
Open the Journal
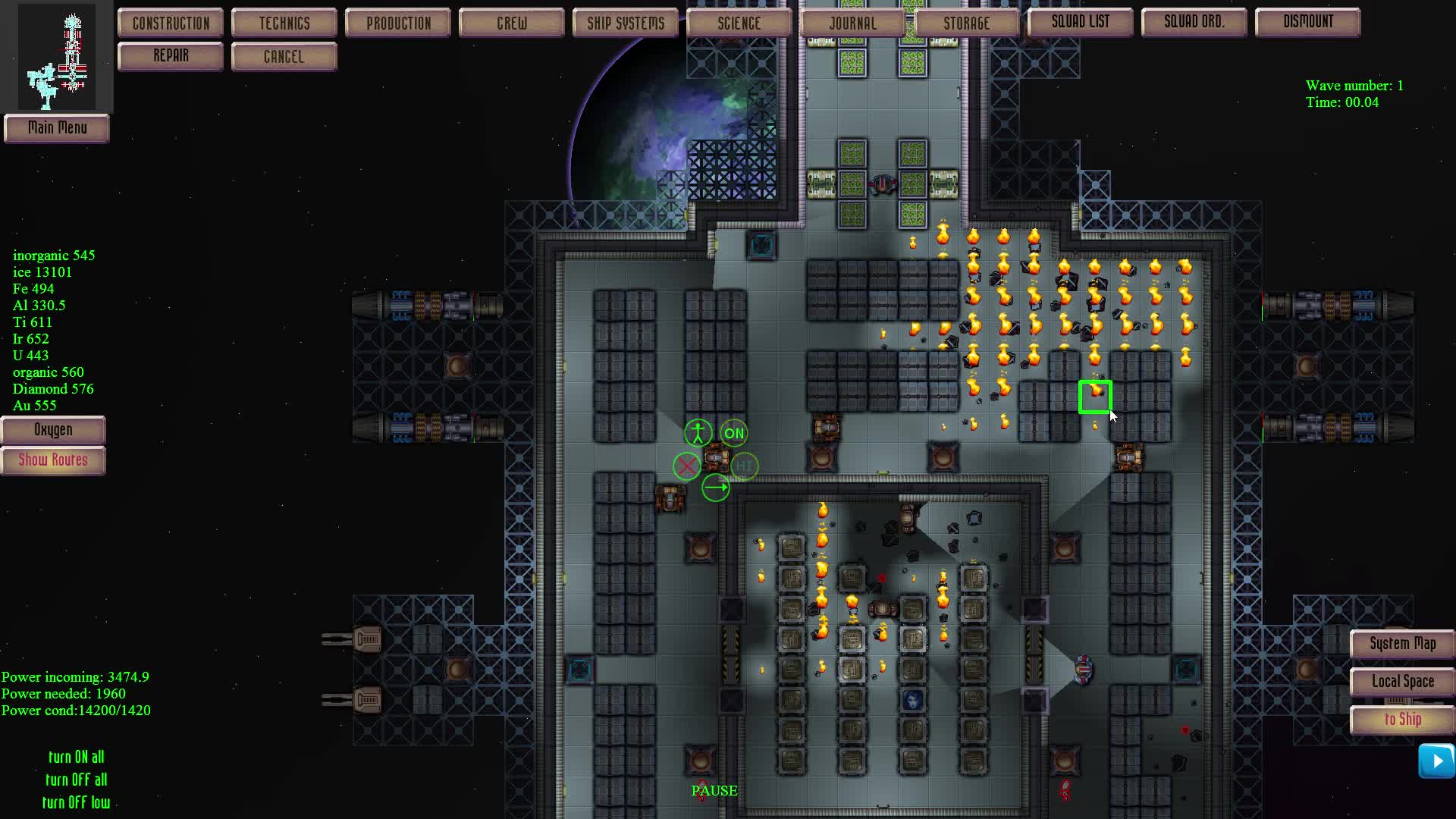click(852, 23)
